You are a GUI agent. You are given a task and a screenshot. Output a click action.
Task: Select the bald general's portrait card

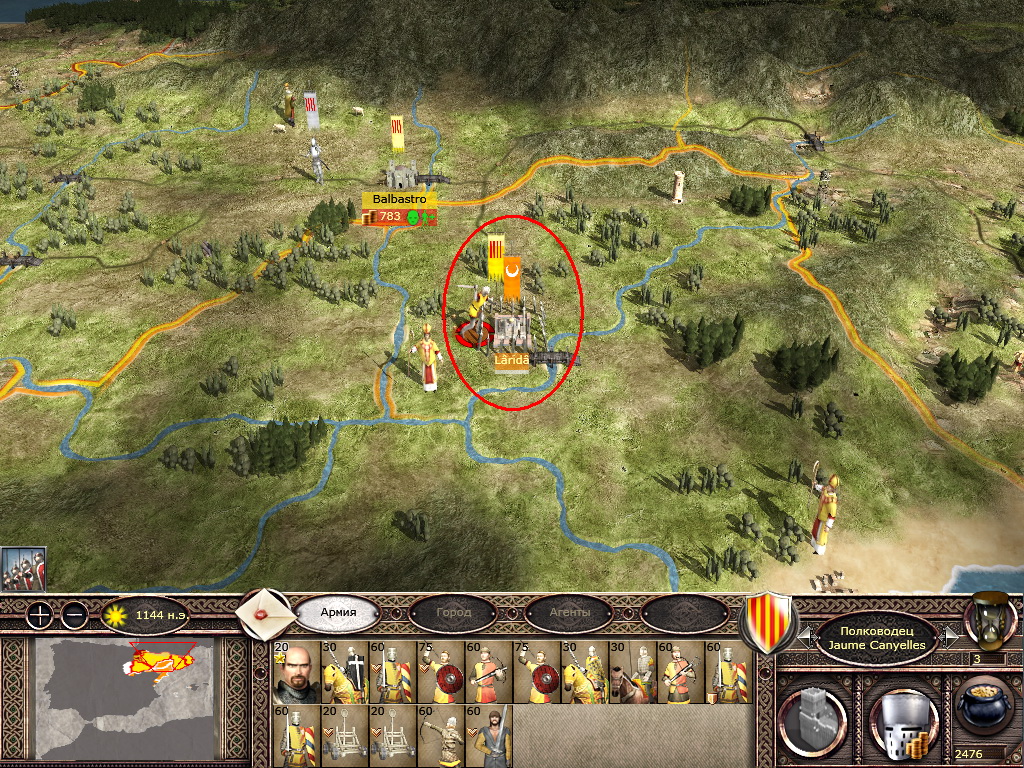[296, 672]
